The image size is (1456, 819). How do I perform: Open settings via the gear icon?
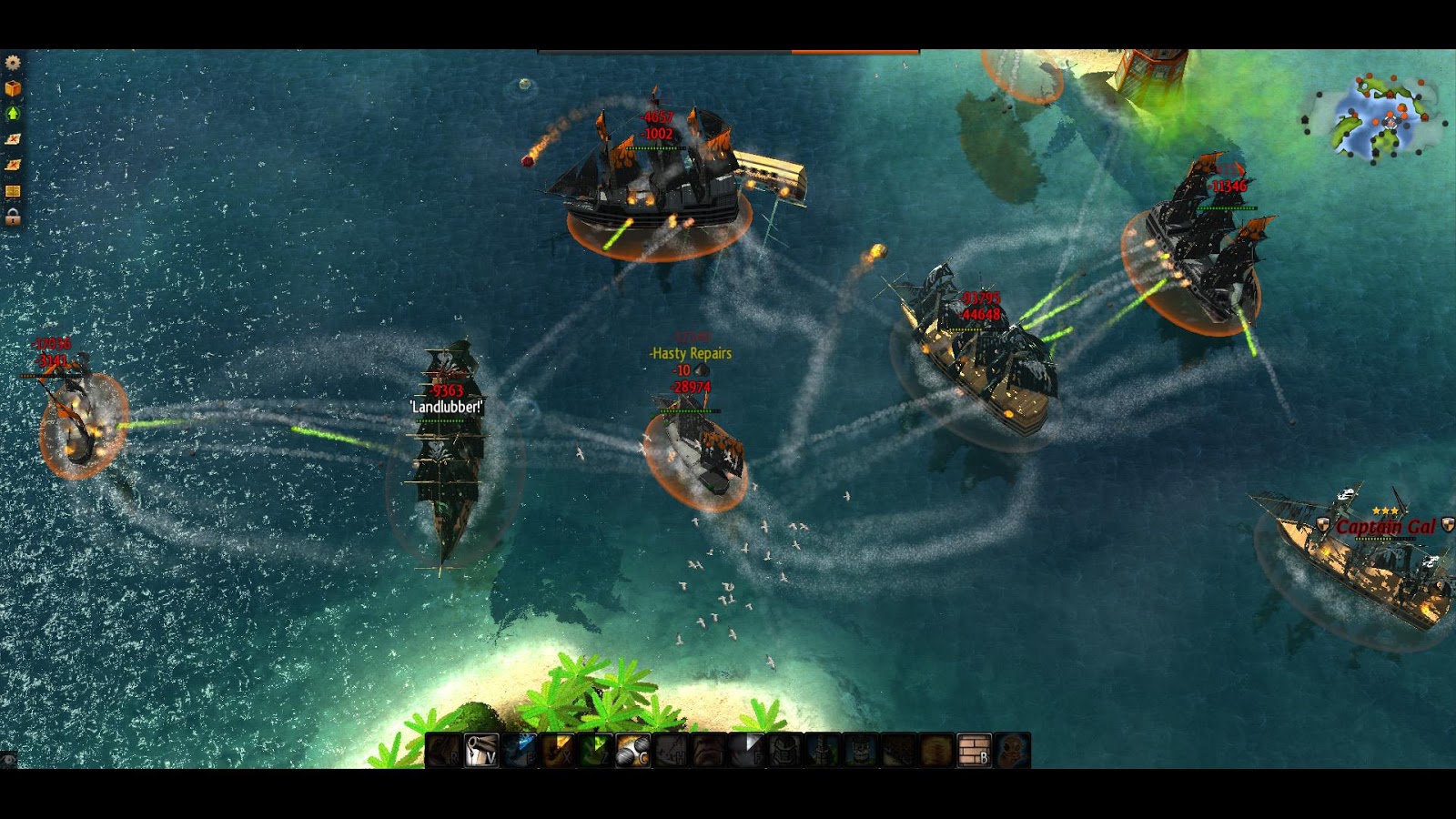click(13, 63)
